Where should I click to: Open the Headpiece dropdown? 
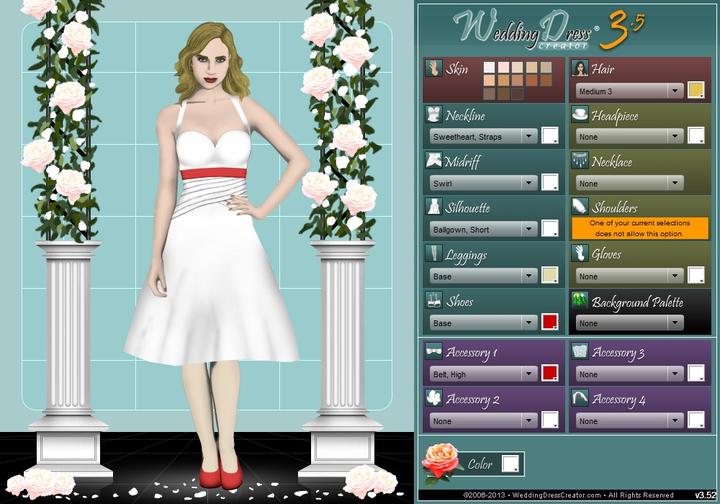[627, 136]
